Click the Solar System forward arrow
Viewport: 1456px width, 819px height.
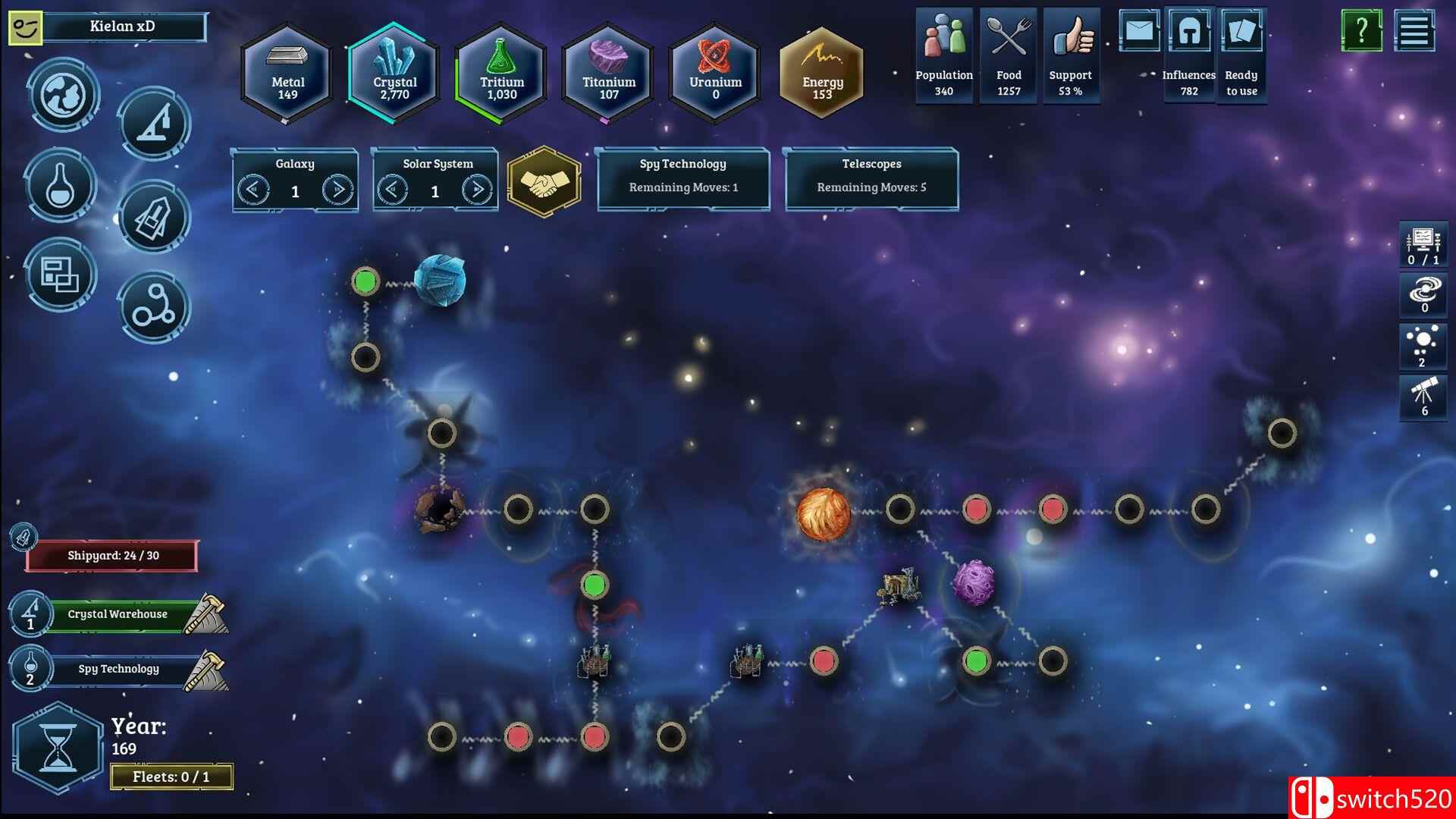(x=477, y=191)
